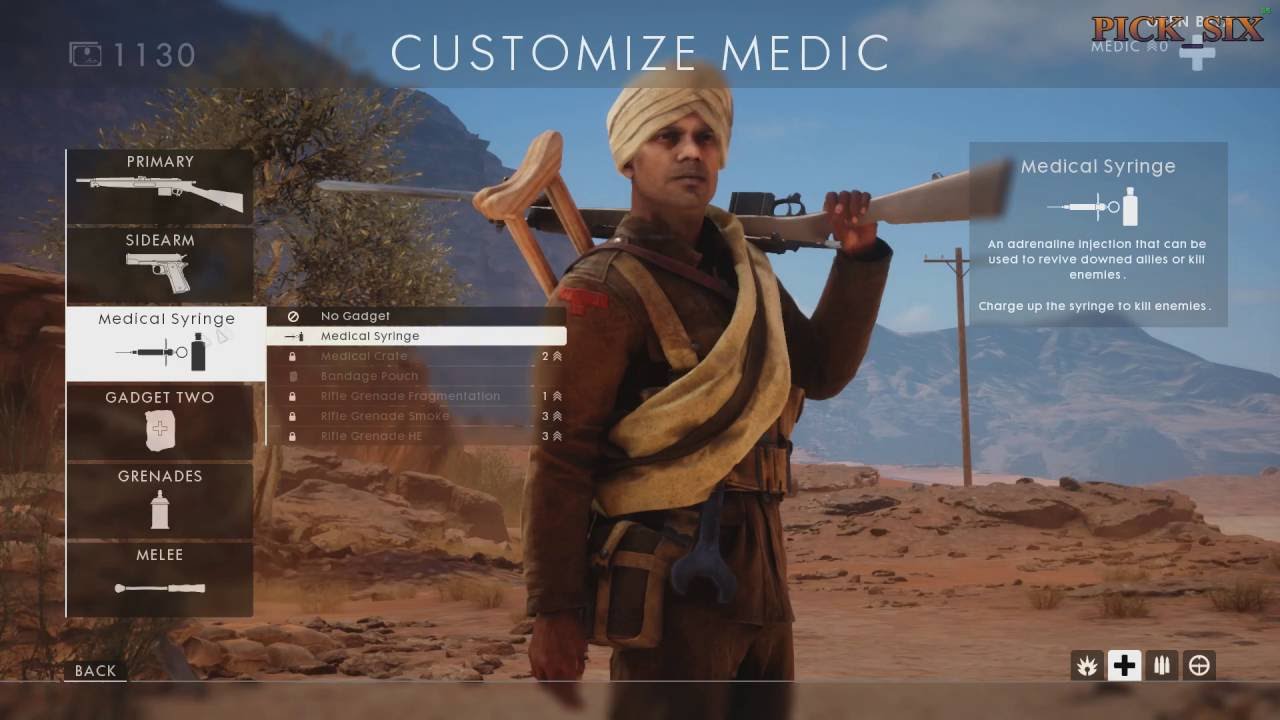This screenshot has height=720, width=1280.
Task: Choose the Medical Syringe gadget slot
Action: click(x=166, y=343)
